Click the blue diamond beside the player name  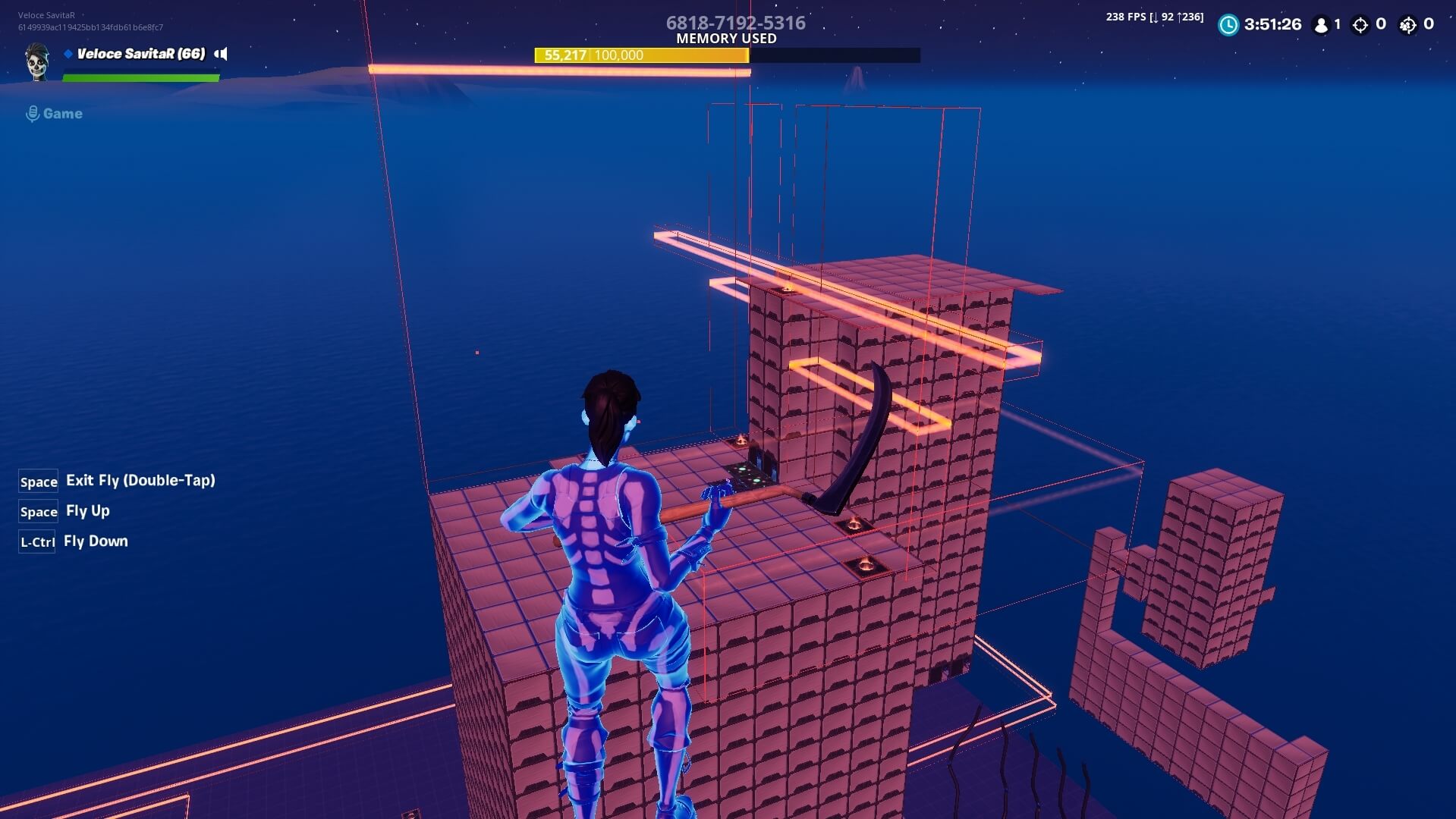(68, 54)
